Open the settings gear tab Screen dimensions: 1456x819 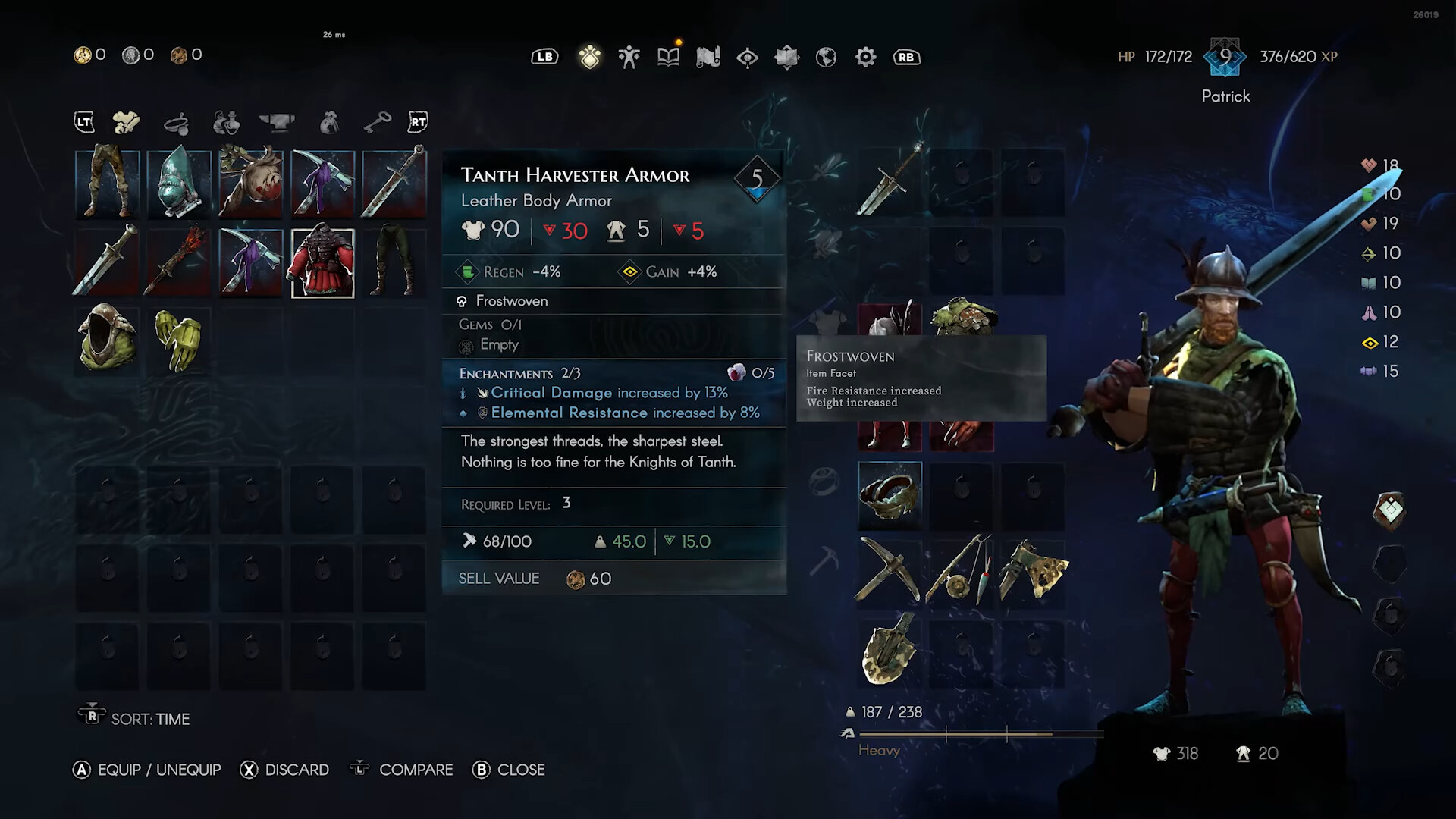tap(865, 57)
